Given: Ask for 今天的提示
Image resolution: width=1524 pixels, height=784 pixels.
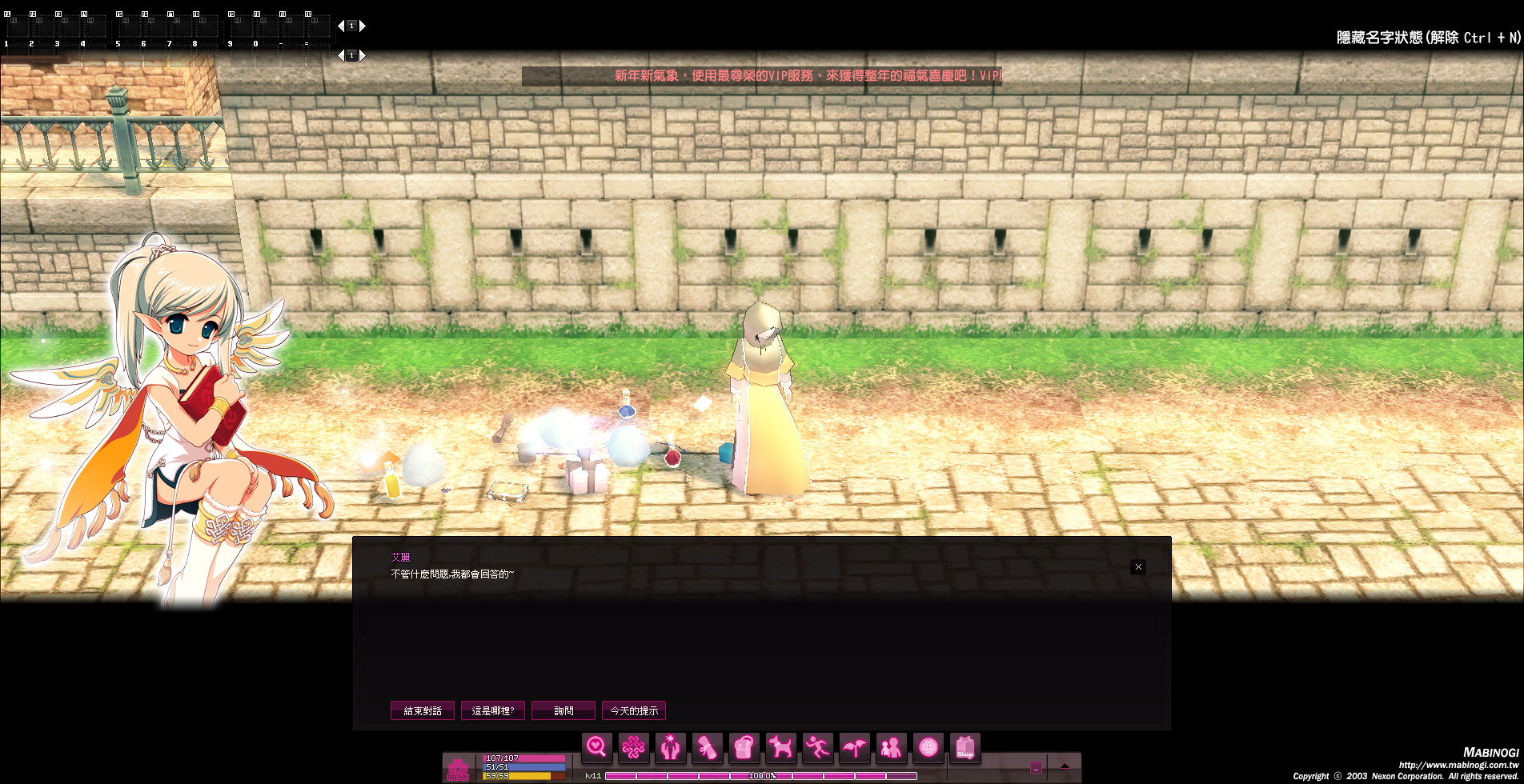Looking at the screenshot, I should (x=634, y=710).
